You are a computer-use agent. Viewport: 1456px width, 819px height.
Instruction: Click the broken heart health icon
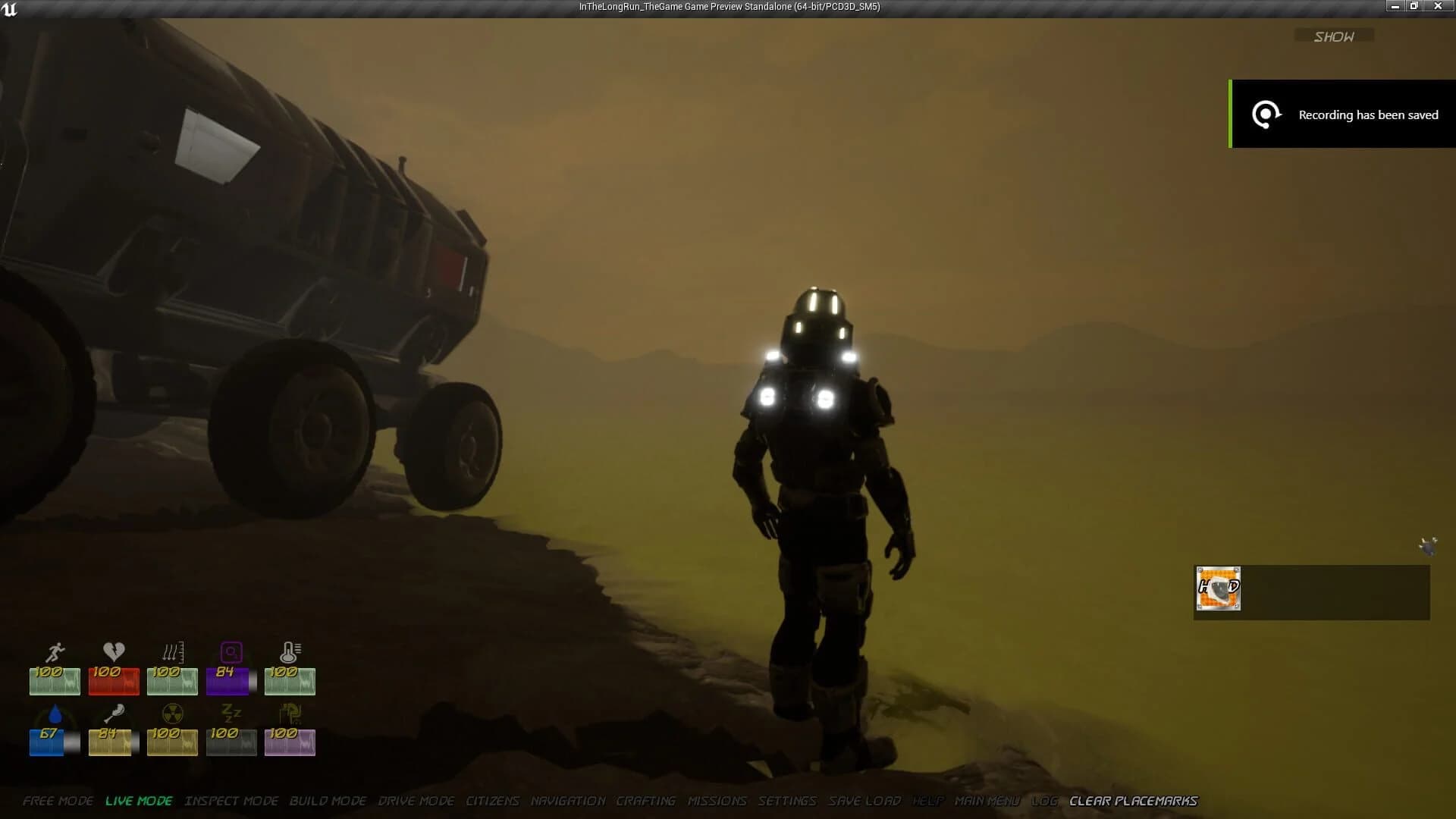pos(112,652)
